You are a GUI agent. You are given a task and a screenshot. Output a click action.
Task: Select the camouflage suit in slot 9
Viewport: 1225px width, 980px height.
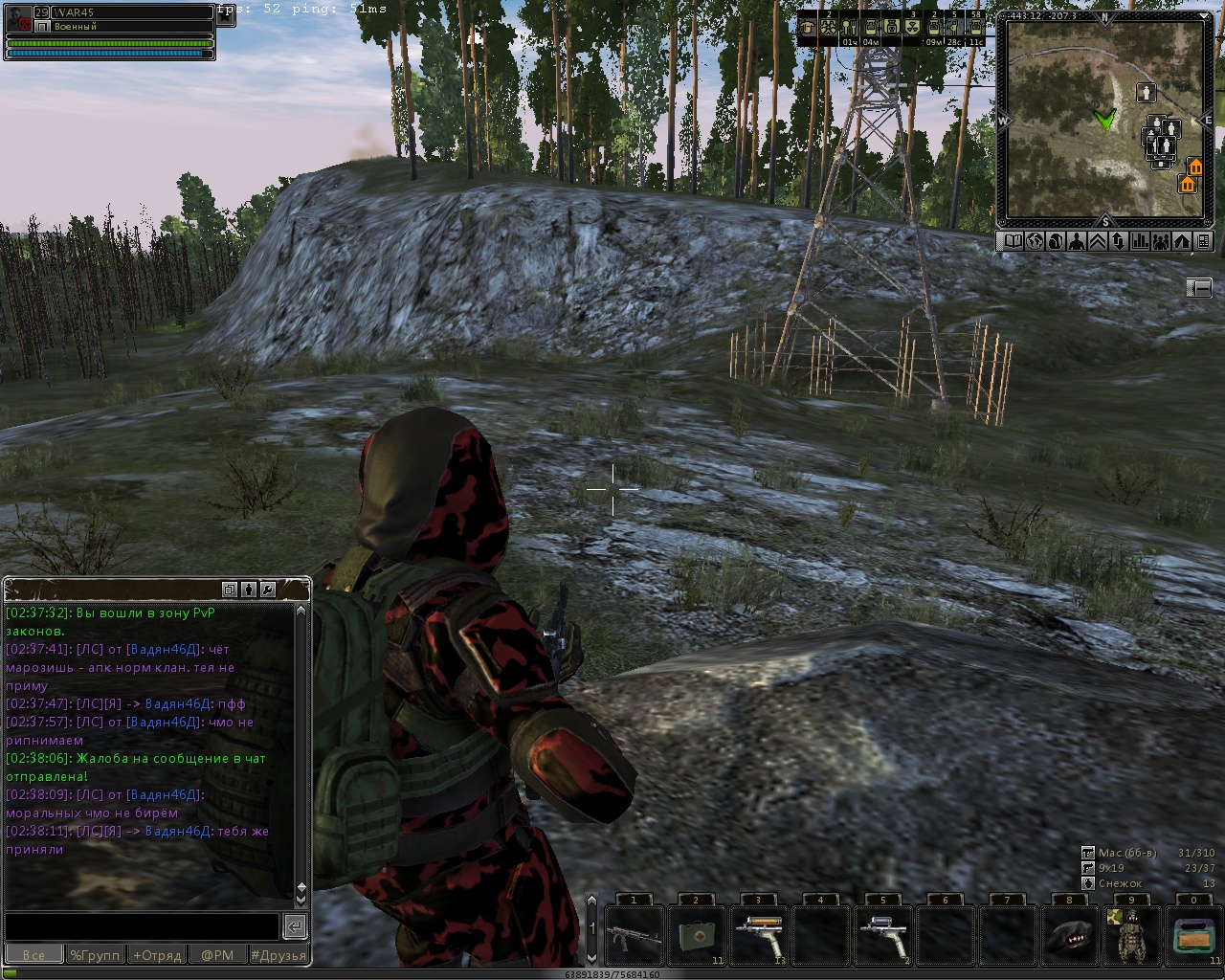point(1132,935)
